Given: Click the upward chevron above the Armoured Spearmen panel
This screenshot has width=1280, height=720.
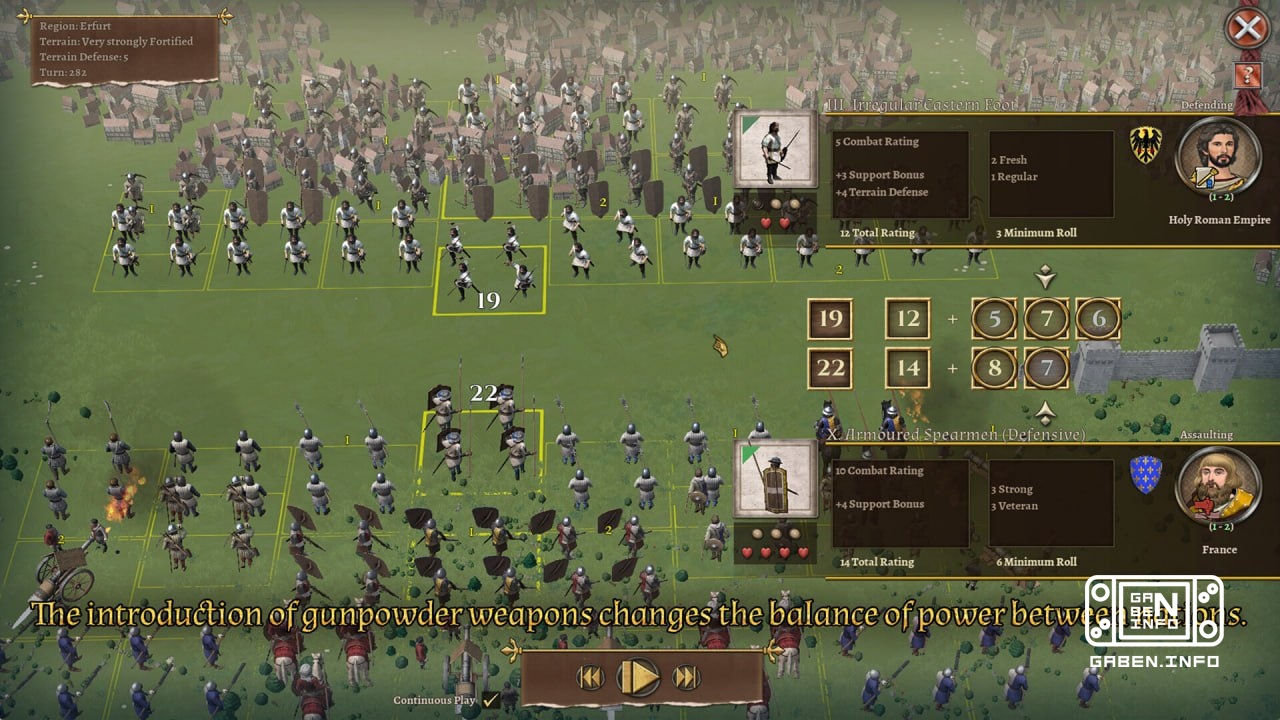Looking at the screenshot, I should click(x=1046, y=408).
